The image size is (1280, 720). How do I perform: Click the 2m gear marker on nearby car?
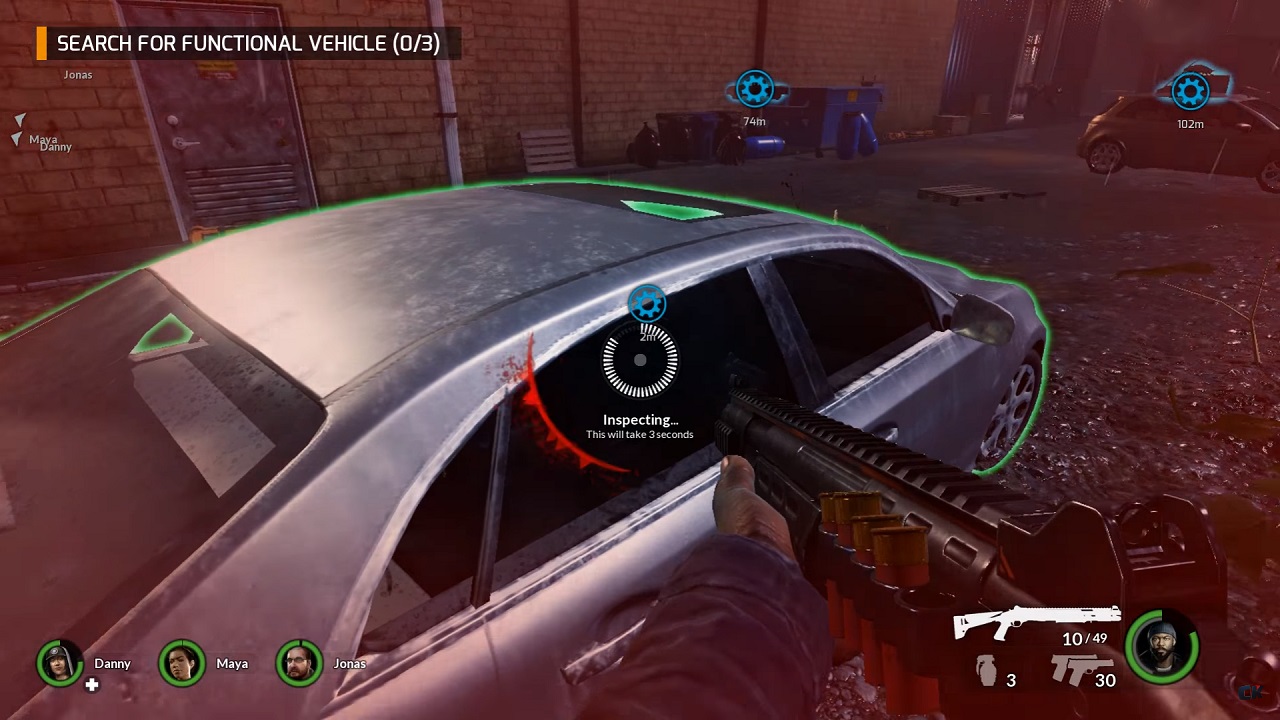647,303
